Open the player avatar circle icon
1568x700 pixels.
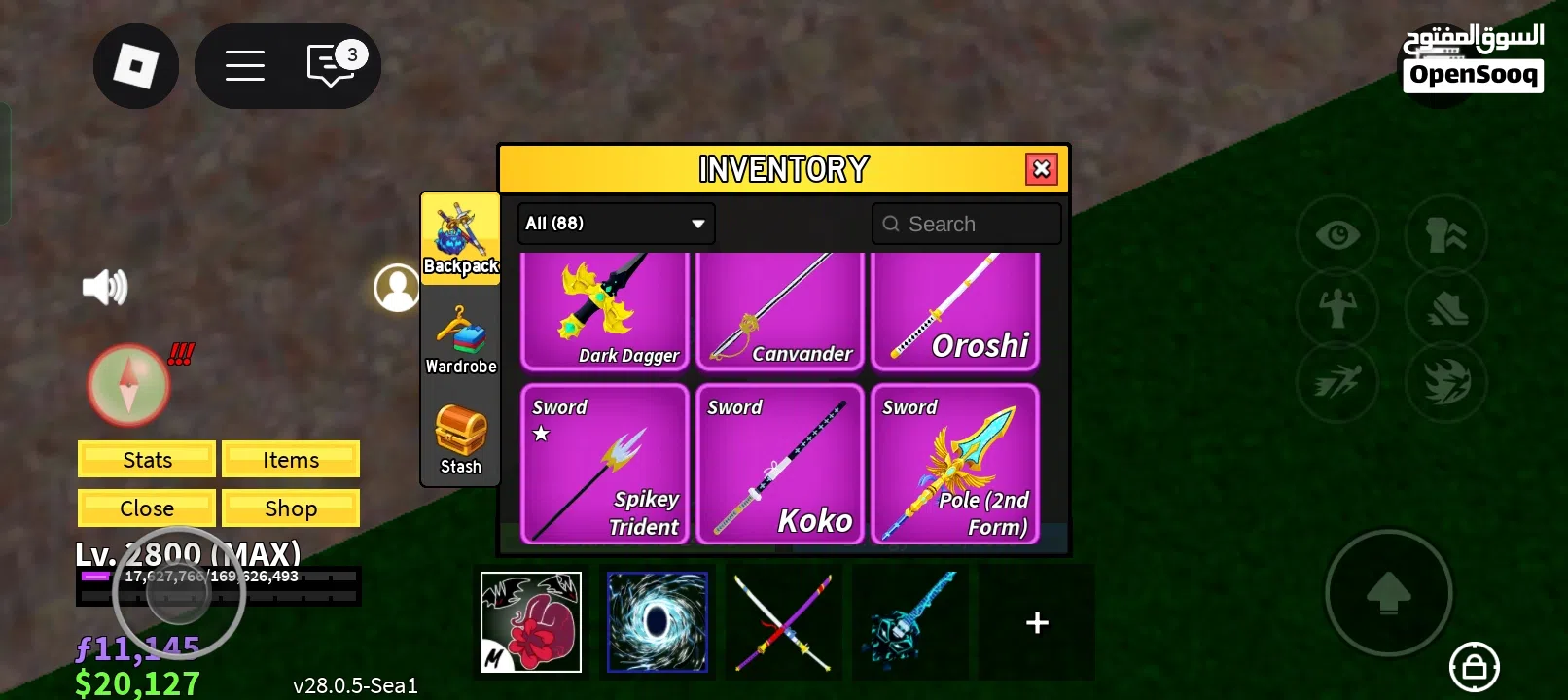396,286
